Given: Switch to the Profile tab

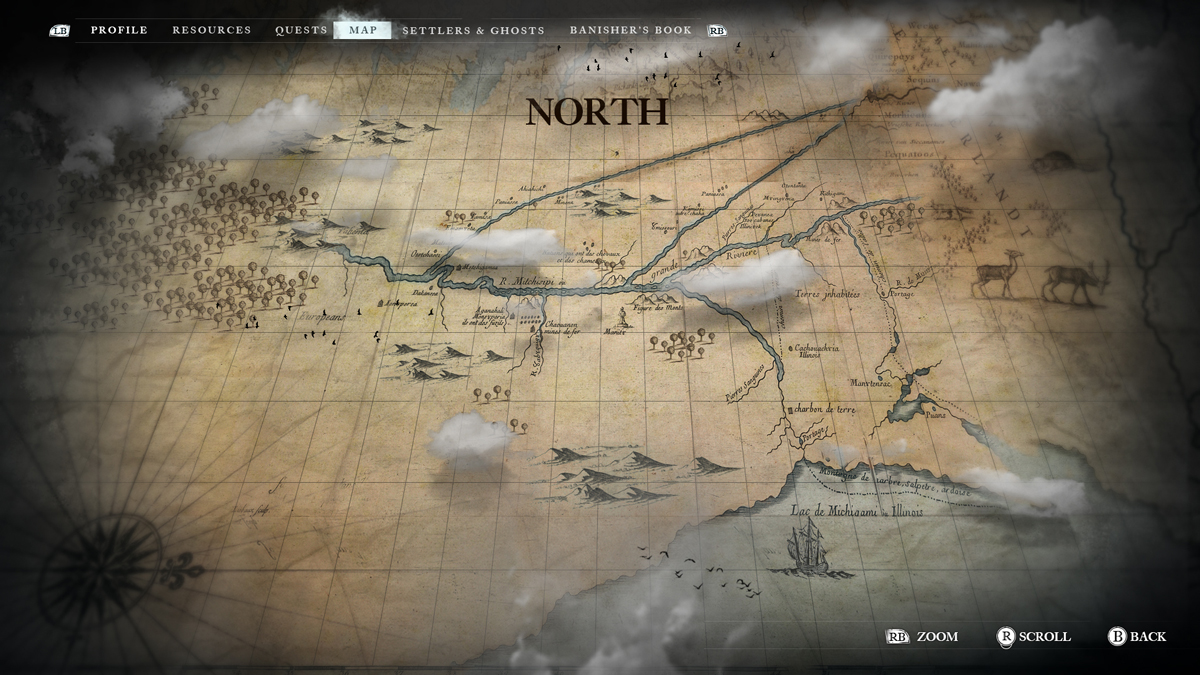Looking at the screenshot, I should pyautogui.click(x=119, y=30).
